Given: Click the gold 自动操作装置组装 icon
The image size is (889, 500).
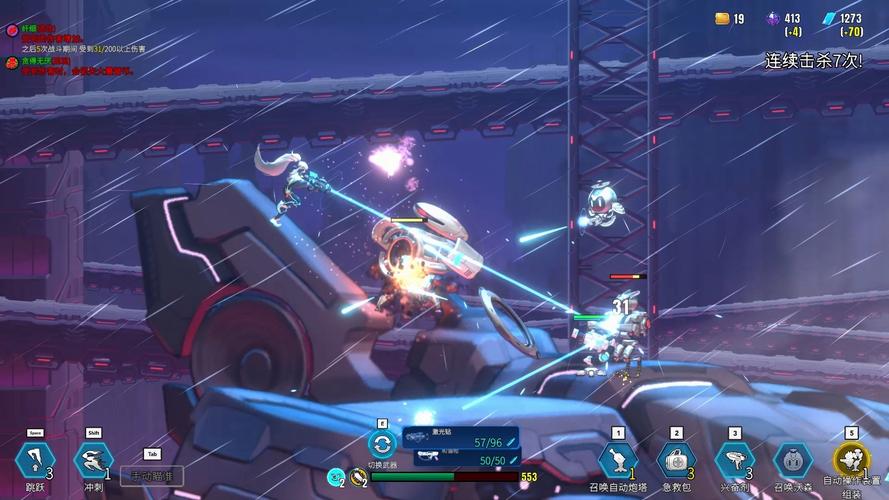Looking at the screenshot, I should point(851,460).
